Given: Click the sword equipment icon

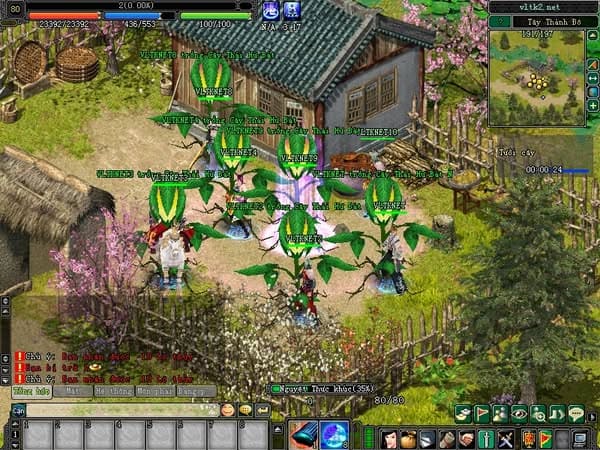Looking at the screenshot, I should 486,438.
